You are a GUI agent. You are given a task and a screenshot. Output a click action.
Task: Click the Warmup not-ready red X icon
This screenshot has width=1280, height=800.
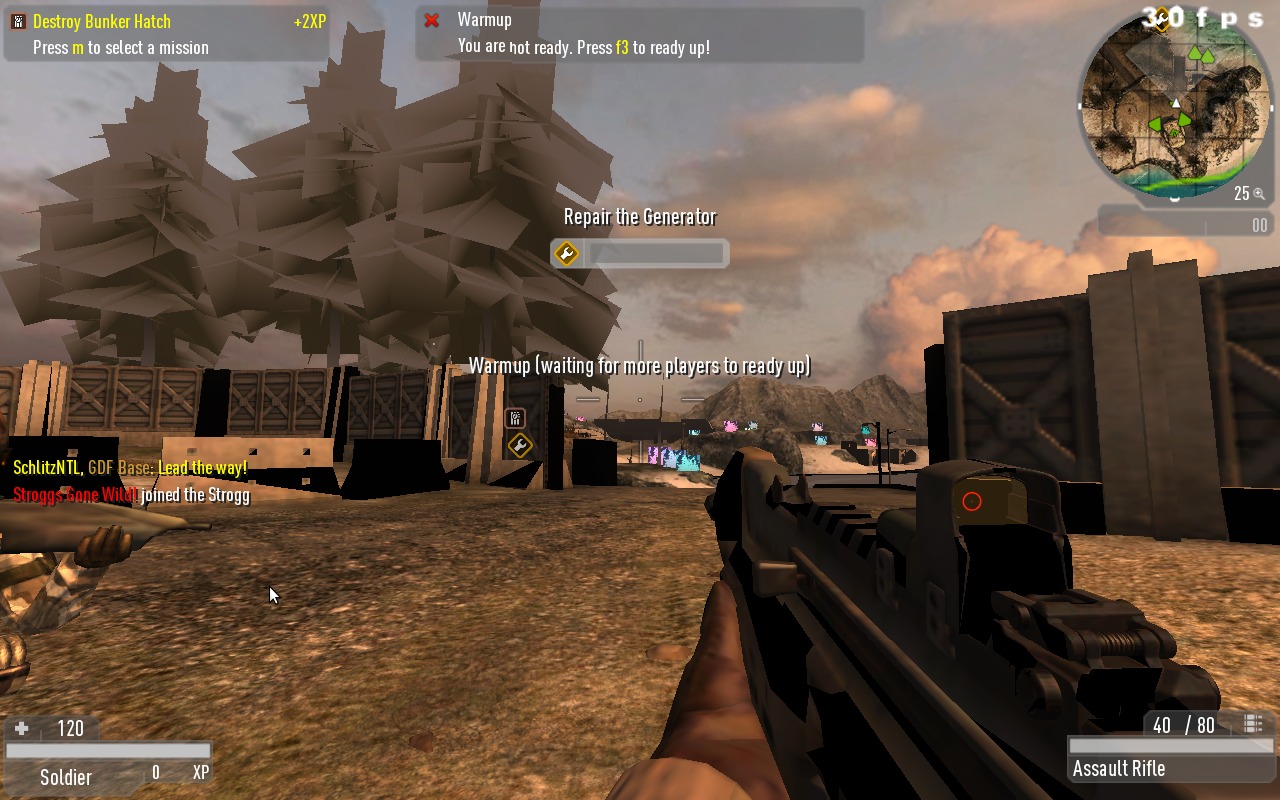pos(432,21)
